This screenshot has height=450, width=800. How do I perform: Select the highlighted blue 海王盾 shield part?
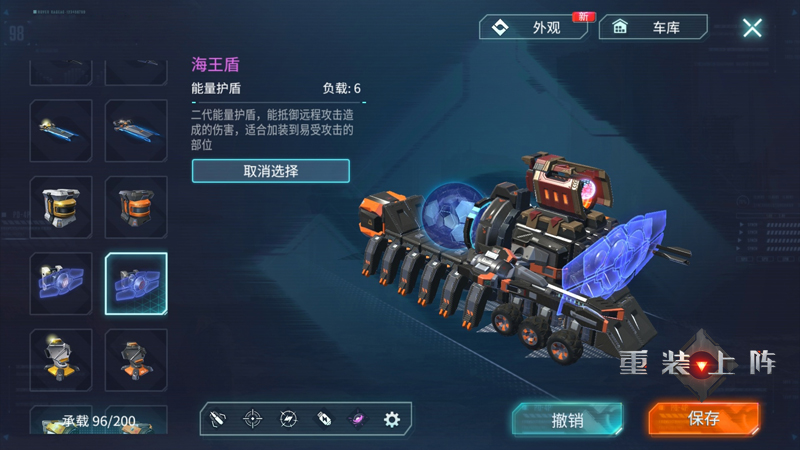(136, 284)
